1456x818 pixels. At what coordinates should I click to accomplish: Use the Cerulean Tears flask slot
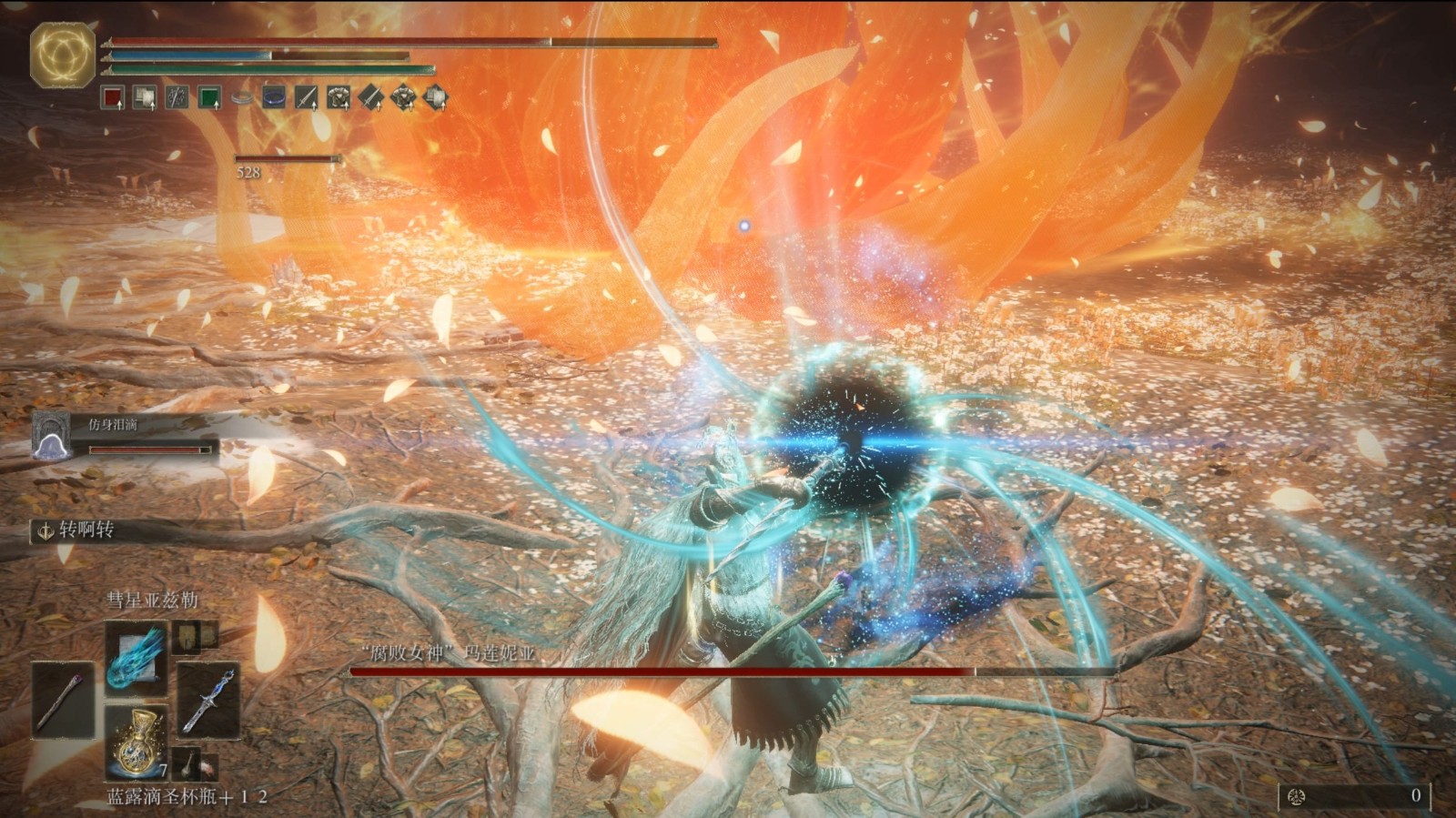[136, 742]
